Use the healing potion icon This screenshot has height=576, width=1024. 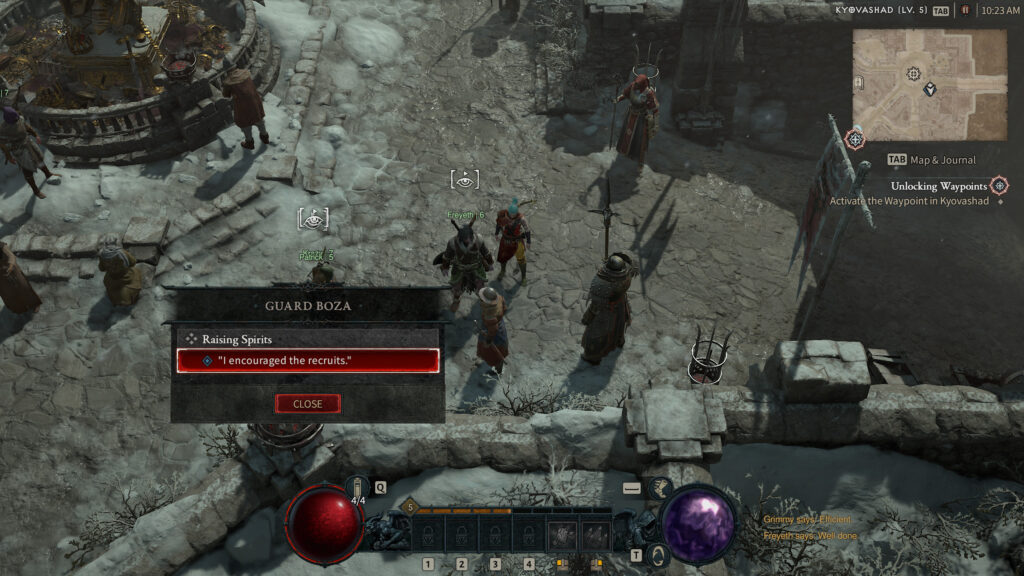tap(358, 487)
